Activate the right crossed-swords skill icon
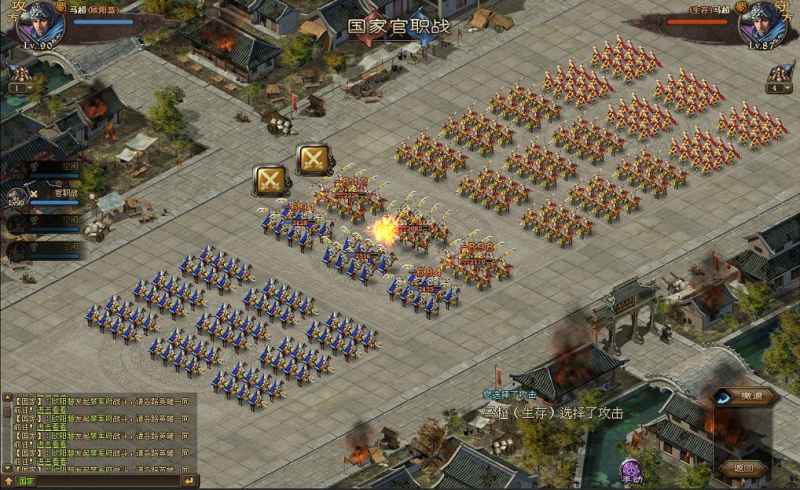 314,160
